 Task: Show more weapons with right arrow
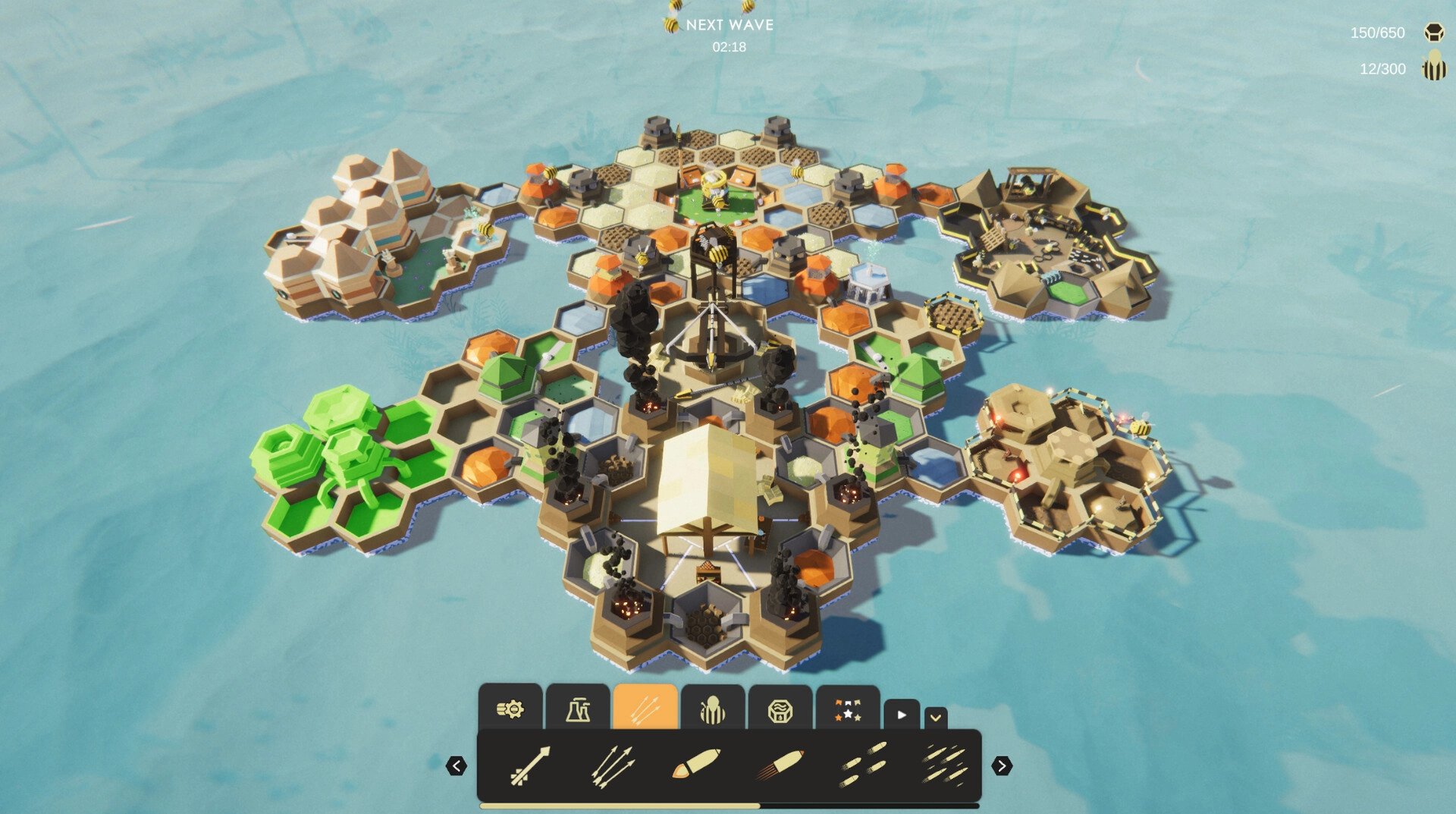click(1002, 766)
